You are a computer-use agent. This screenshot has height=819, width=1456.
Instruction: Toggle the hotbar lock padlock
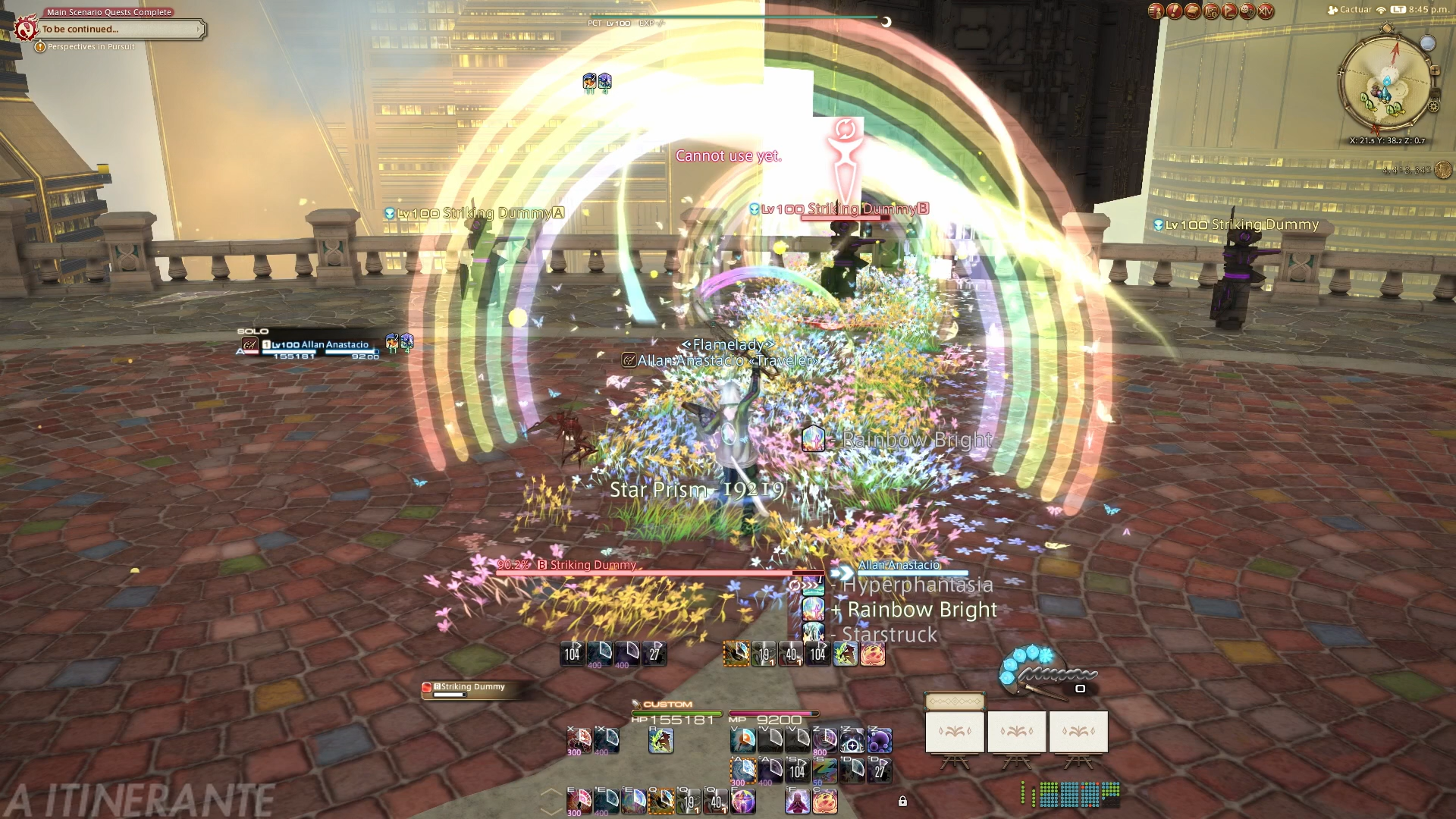click(902, 801)
